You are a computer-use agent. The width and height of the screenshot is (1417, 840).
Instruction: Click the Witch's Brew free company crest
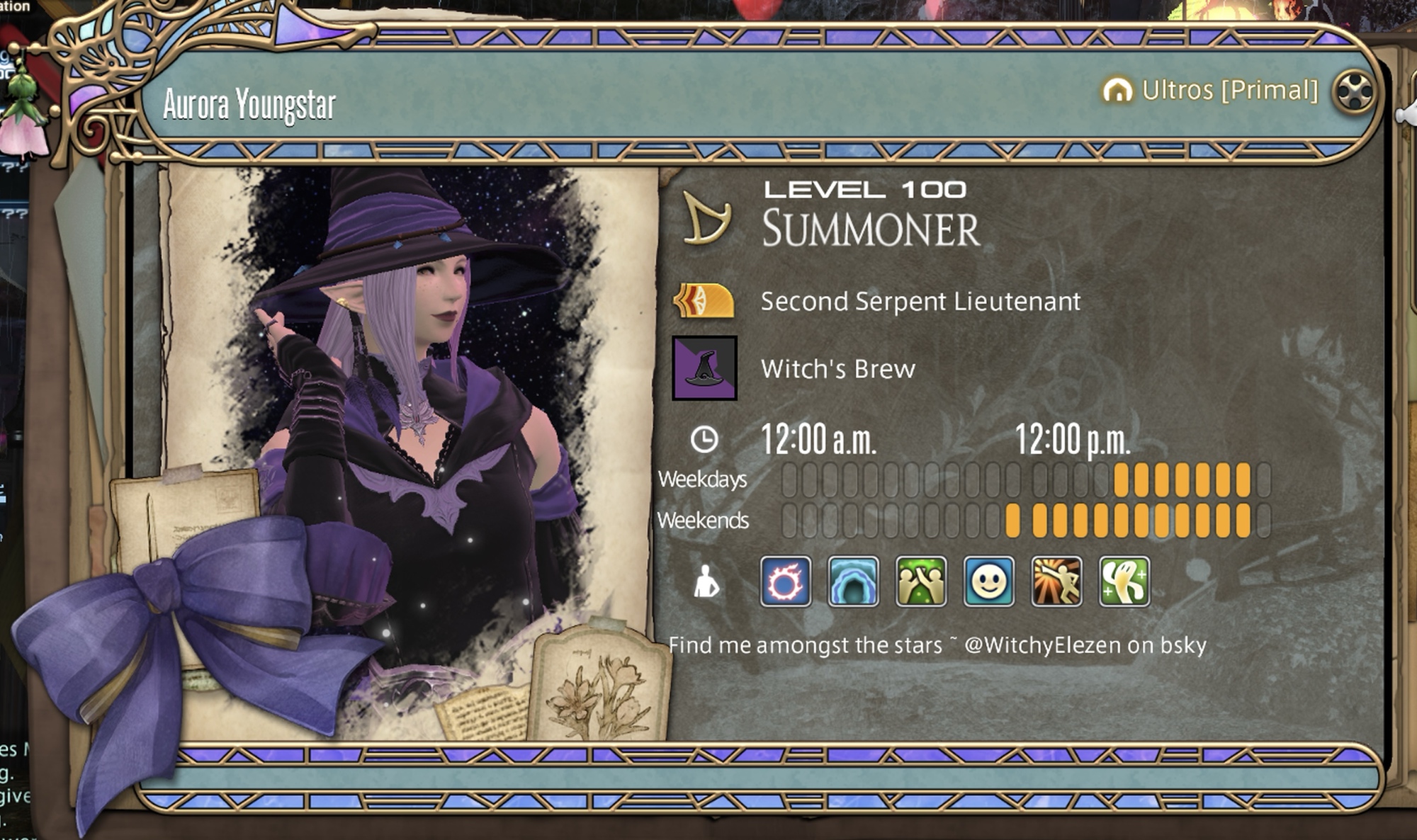[x=704, y=368]
